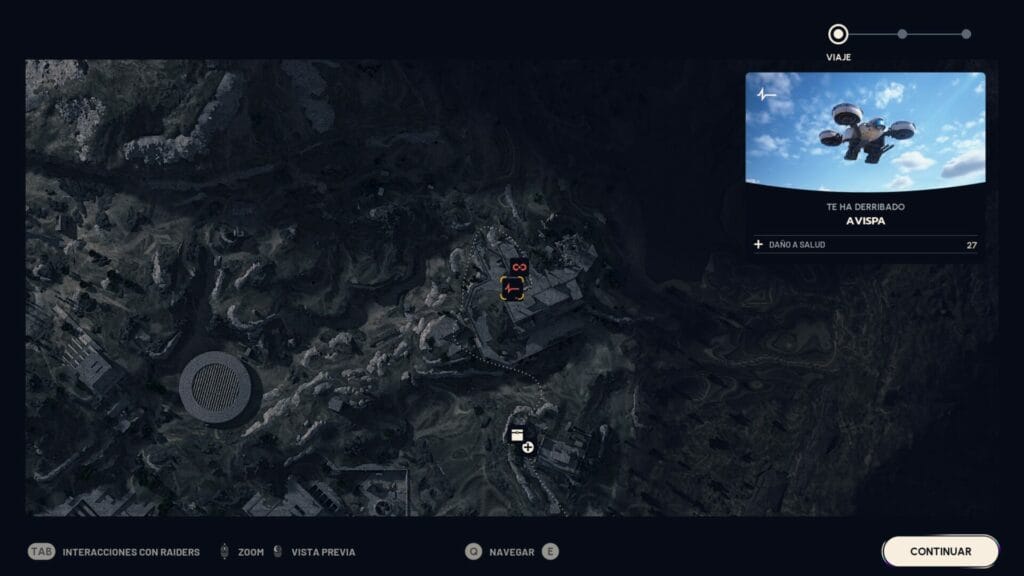
Task: Select the heartbeat death marker on map
Action: [x=512, y=289]
